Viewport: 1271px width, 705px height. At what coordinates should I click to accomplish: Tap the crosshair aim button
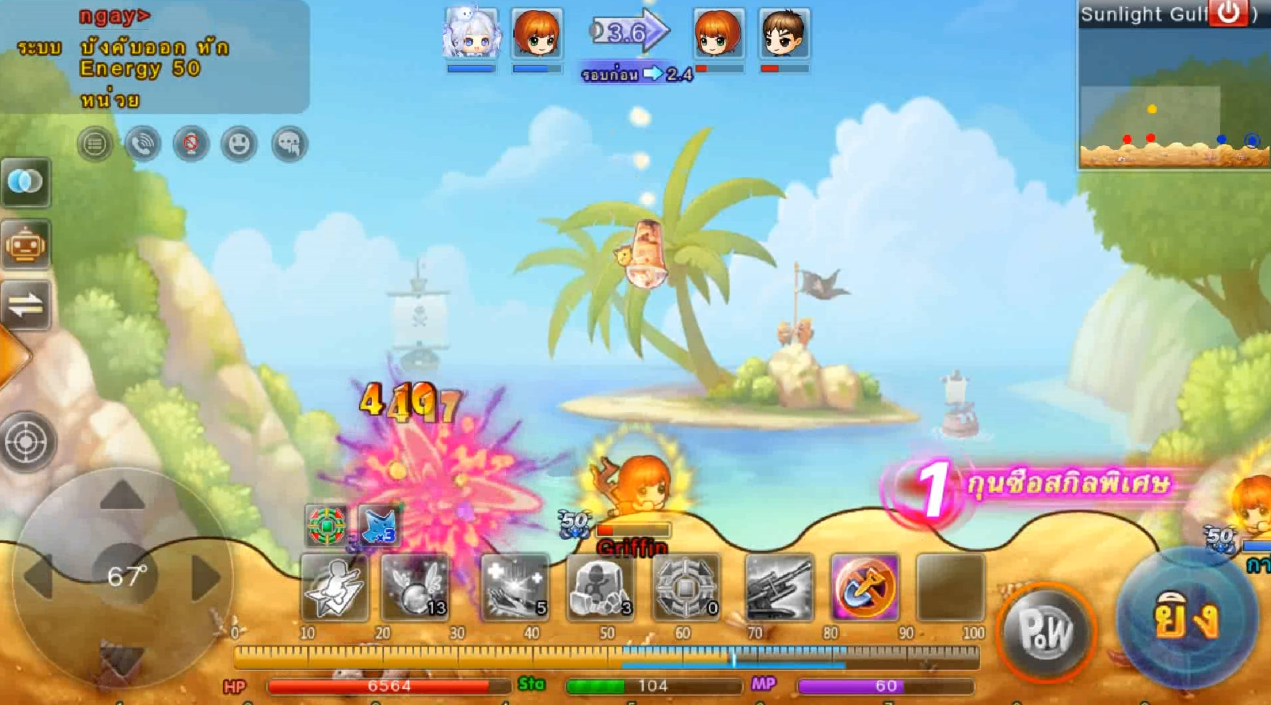27,442
